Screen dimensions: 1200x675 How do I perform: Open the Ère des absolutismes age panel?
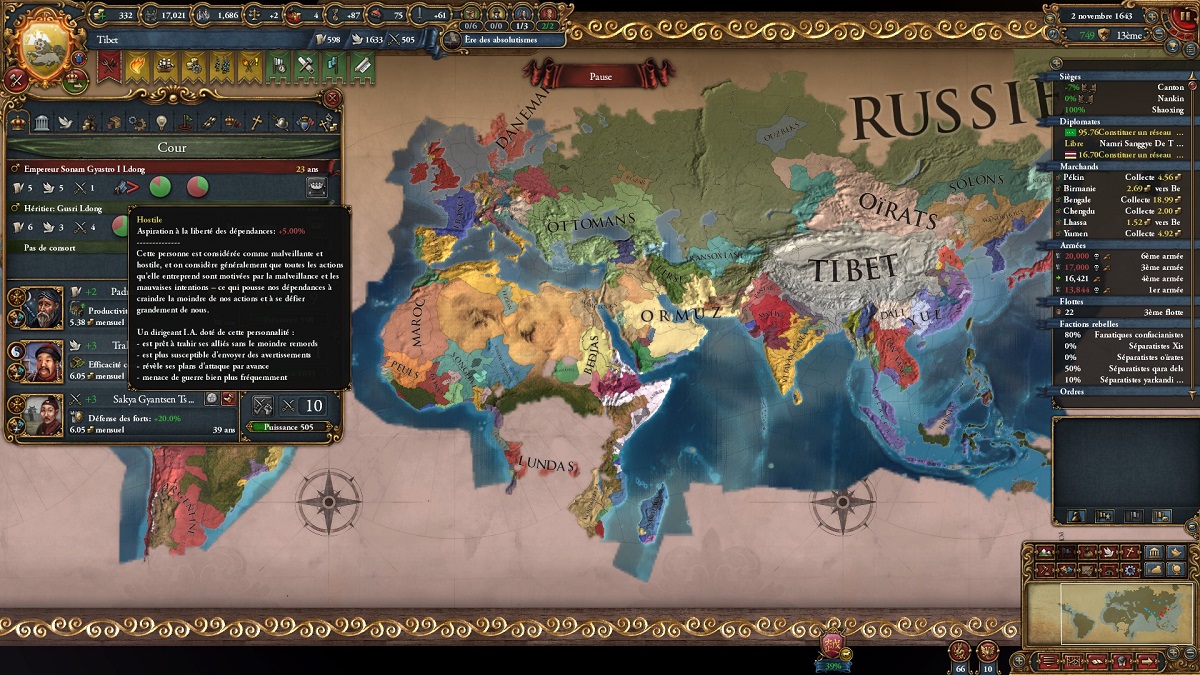pos(500,39)
